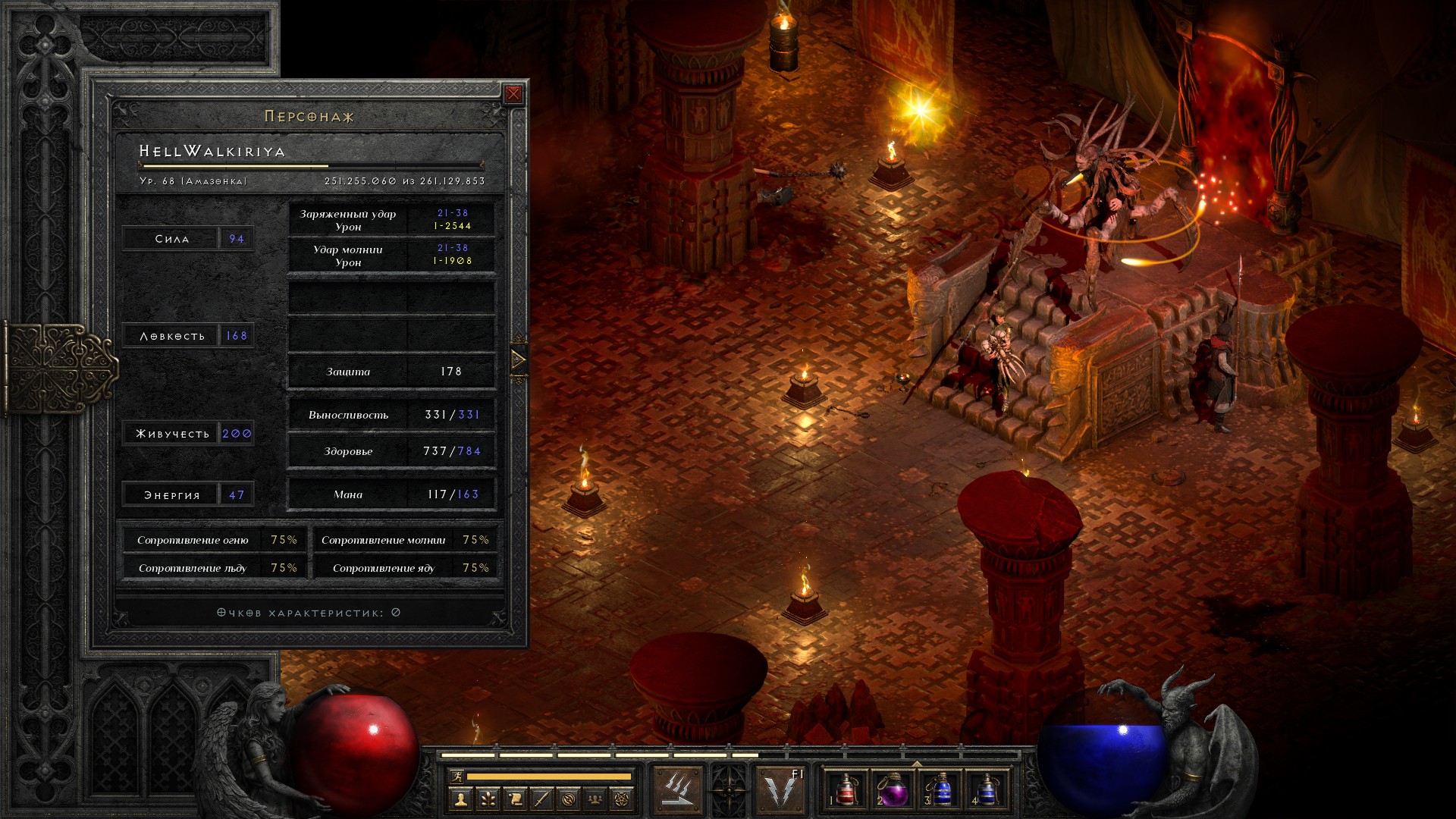Image resolution: width=1456 pixels, height=819 pixels.
Task: Click the sword icon in the mini panel
Action: pos(541,799)
